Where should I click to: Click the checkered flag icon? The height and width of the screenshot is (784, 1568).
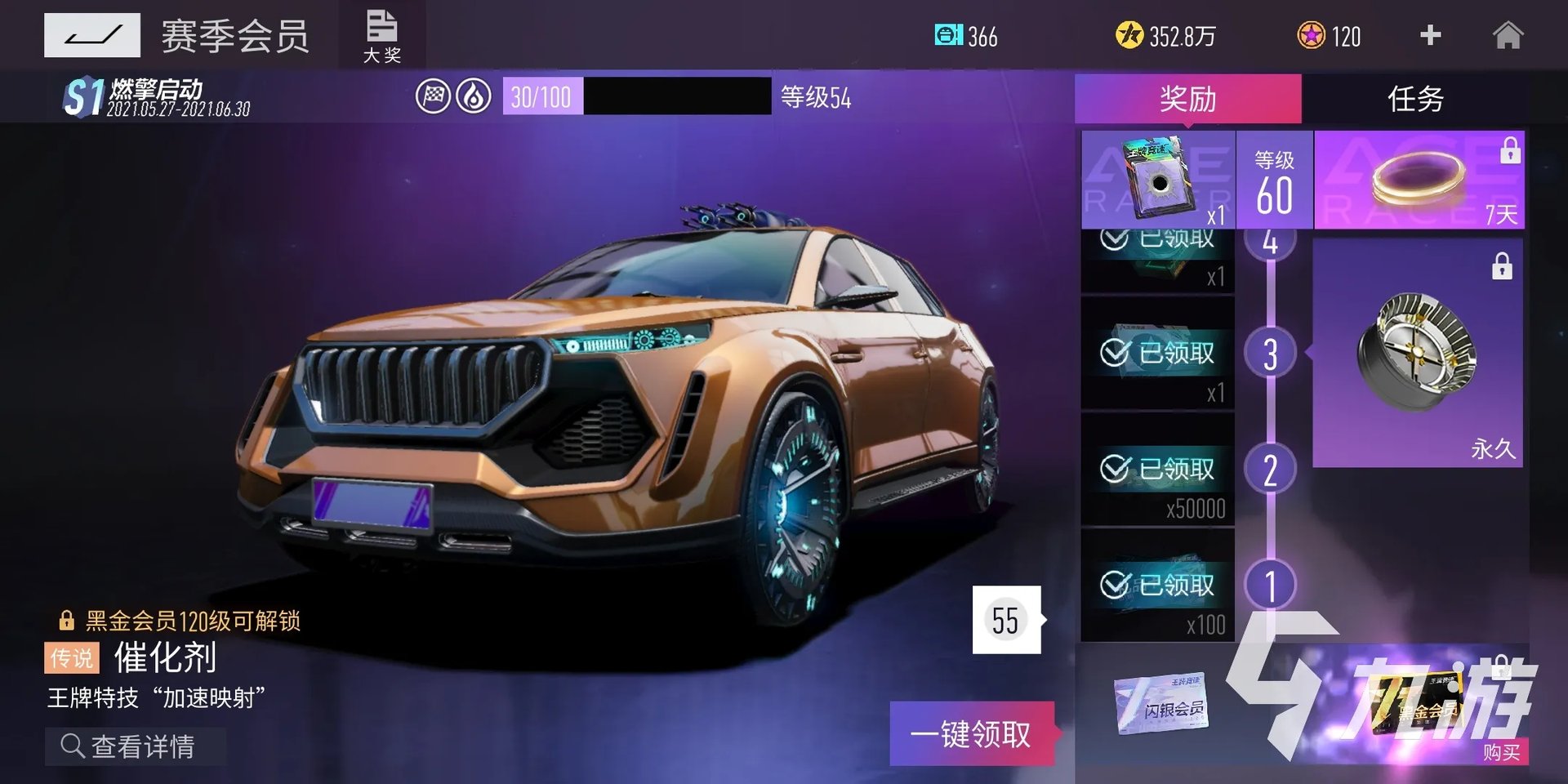pyautogui.click(x=433, y=97)
